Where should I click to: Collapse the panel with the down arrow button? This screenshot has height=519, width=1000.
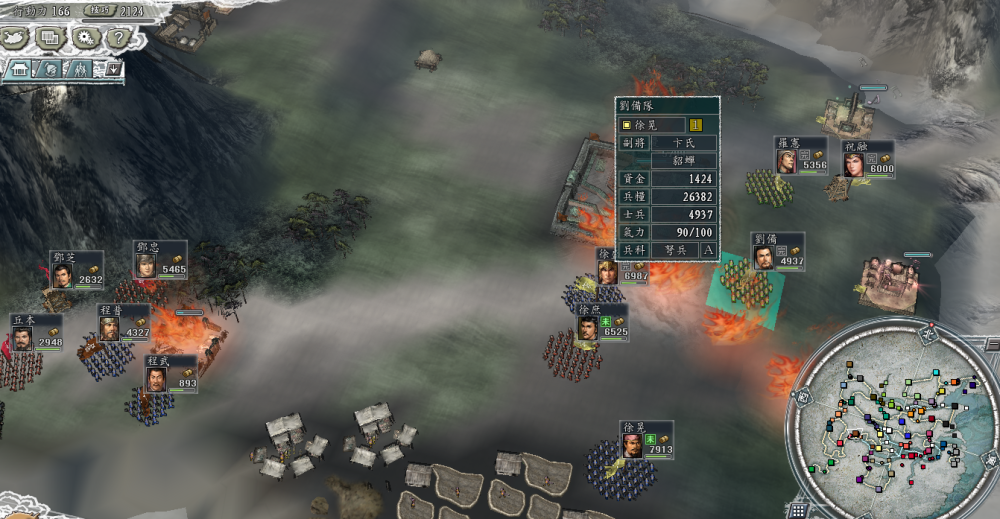(x=113, y=69)
